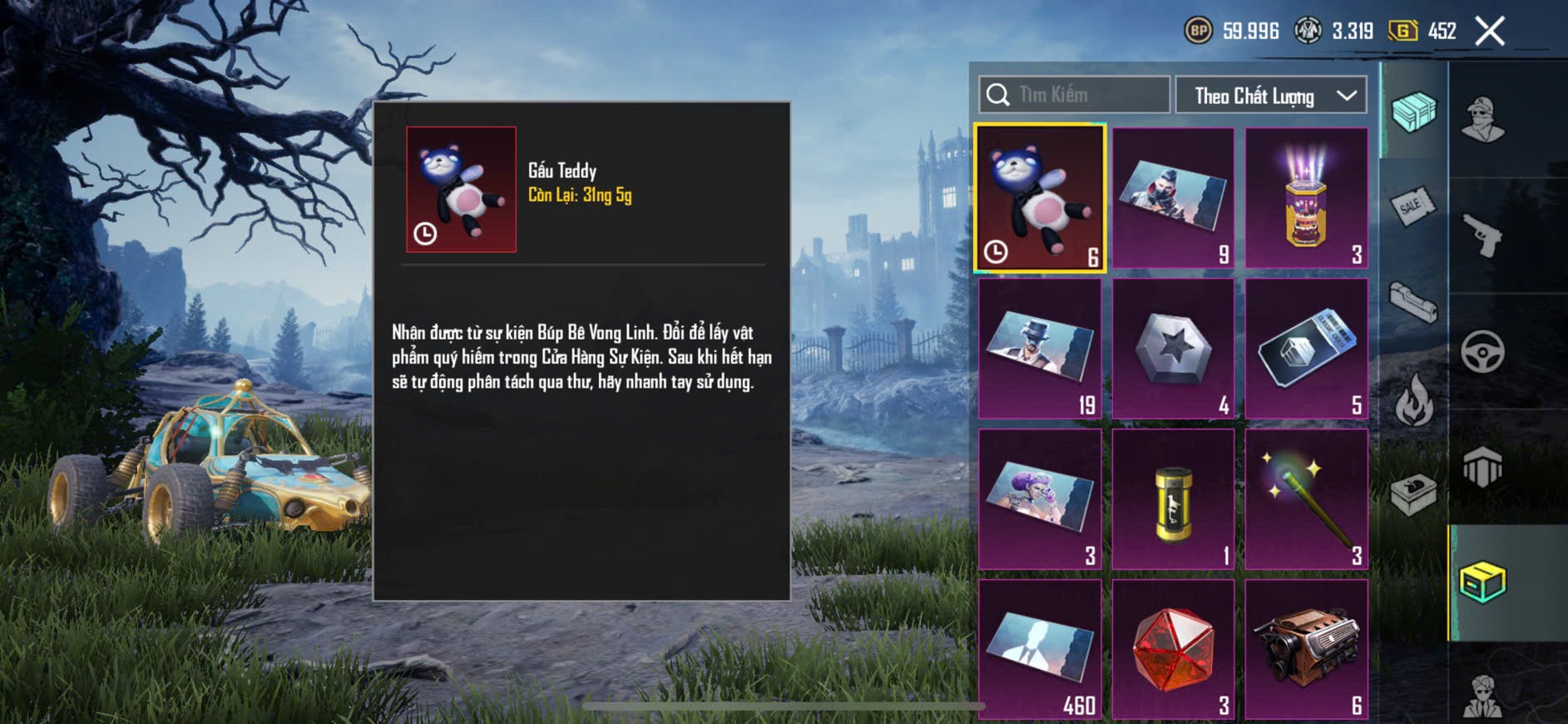Image resolution: width=1568 pixels, height=724 pixels.
Task: Choose the sparkling magic wand item
Action: (1306, 499)
